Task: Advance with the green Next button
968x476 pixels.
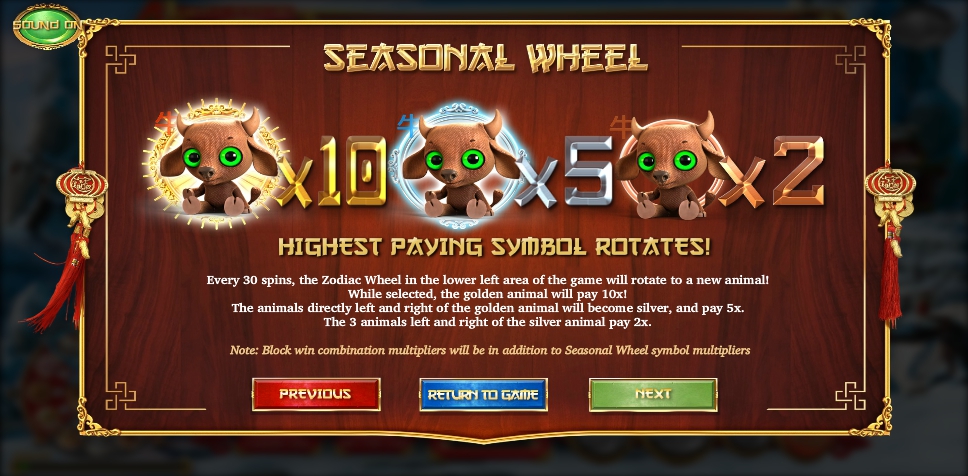Action: [x=652, y=394]
